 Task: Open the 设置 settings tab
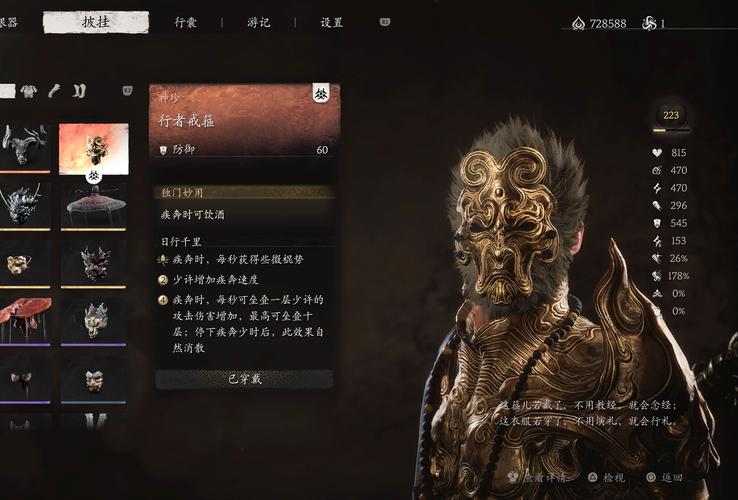tap(331, 22)
